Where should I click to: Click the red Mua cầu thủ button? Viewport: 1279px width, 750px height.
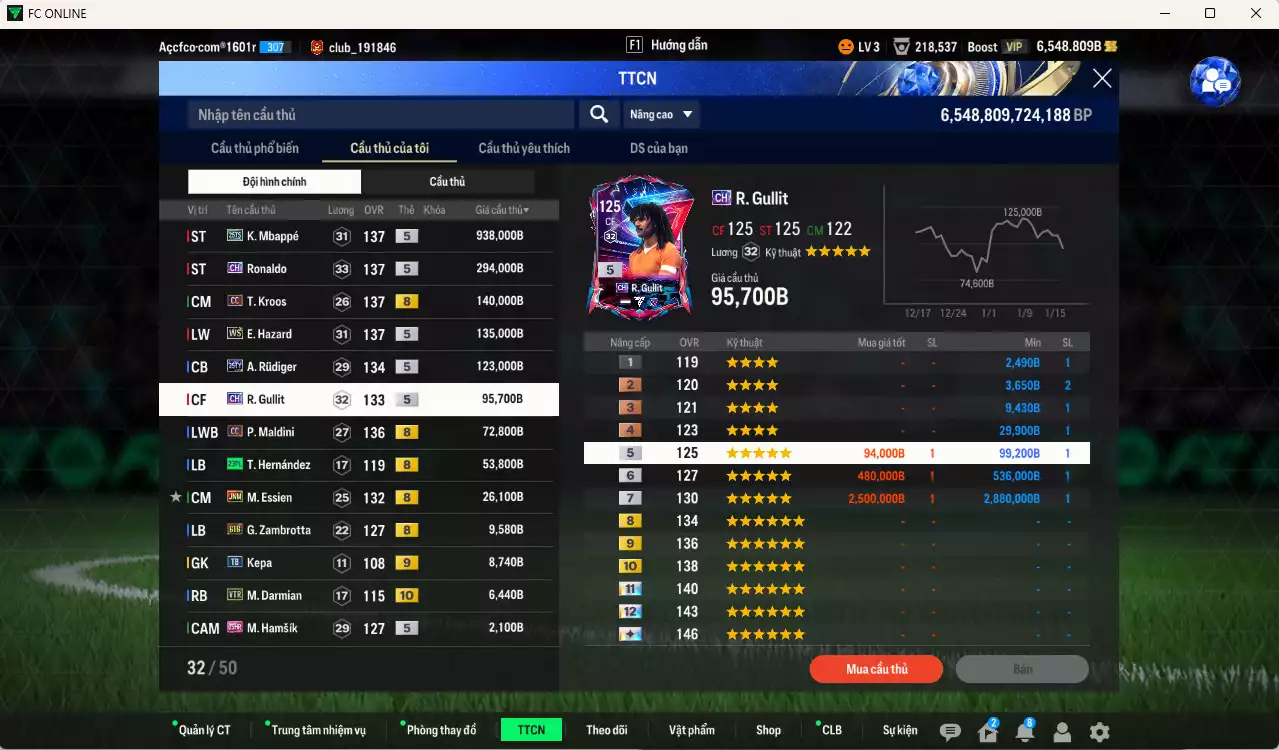[876, 669]
